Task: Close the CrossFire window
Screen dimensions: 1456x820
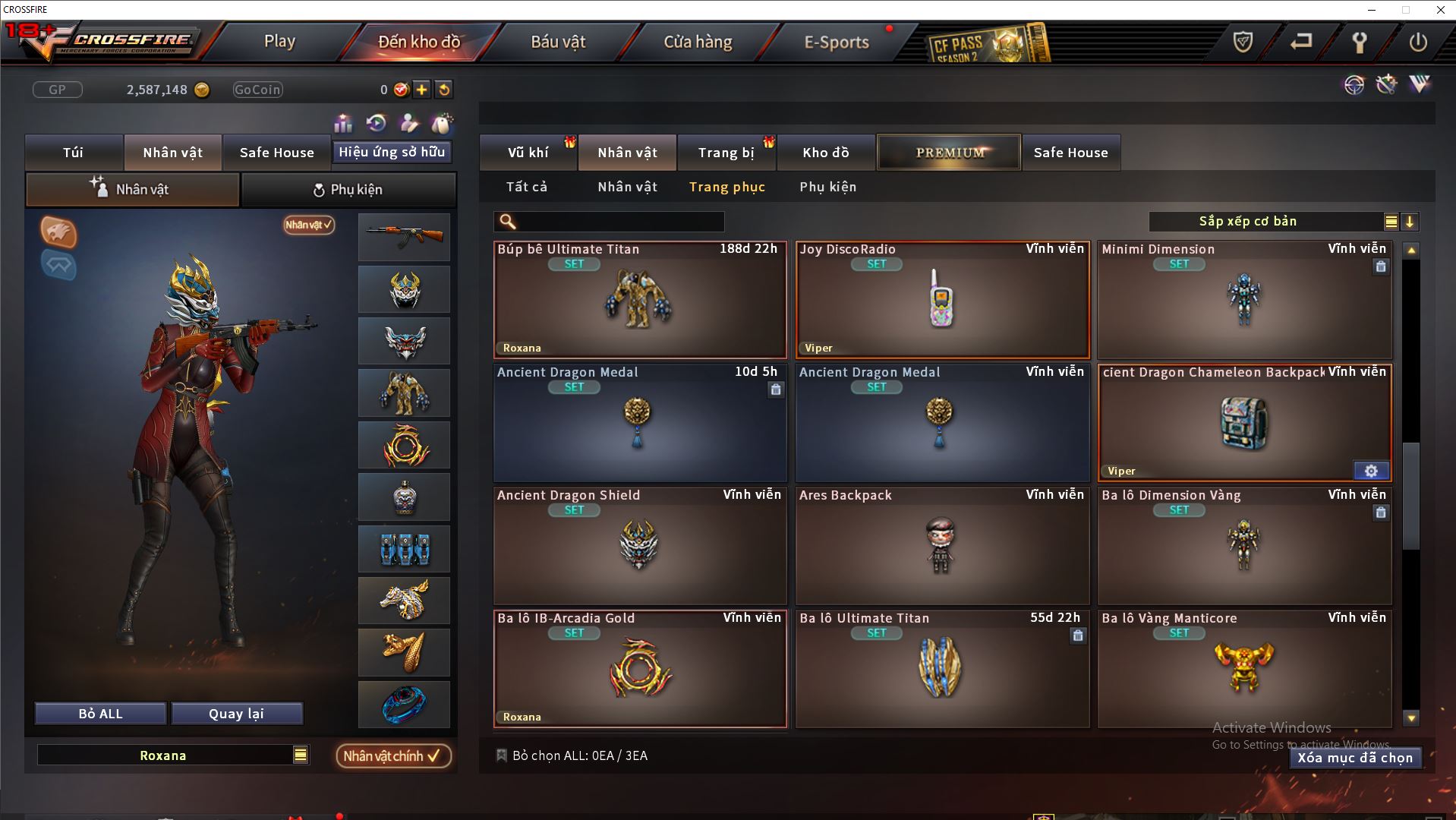Action: [1440, 10]
